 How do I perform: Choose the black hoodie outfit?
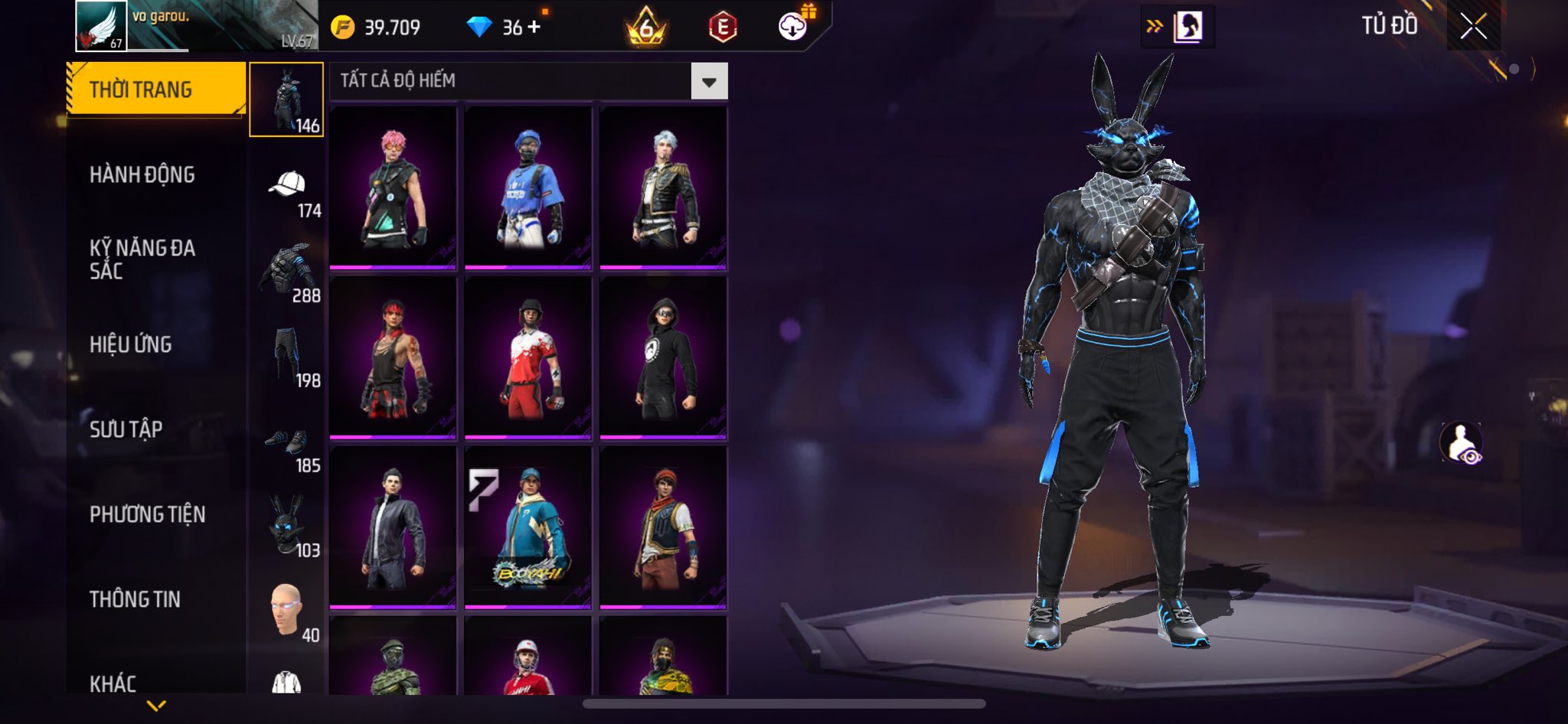663,358
